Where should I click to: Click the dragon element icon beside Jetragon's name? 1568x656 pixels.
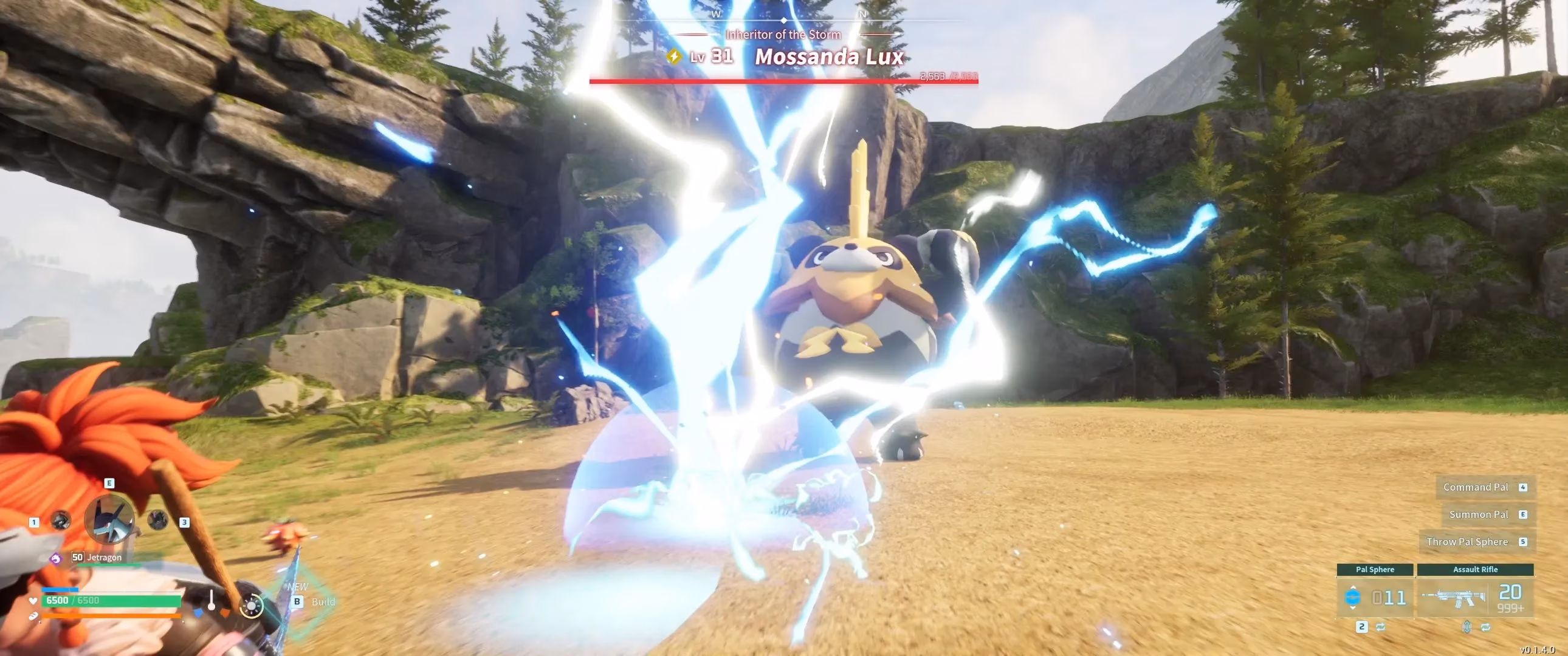point(57,558)
